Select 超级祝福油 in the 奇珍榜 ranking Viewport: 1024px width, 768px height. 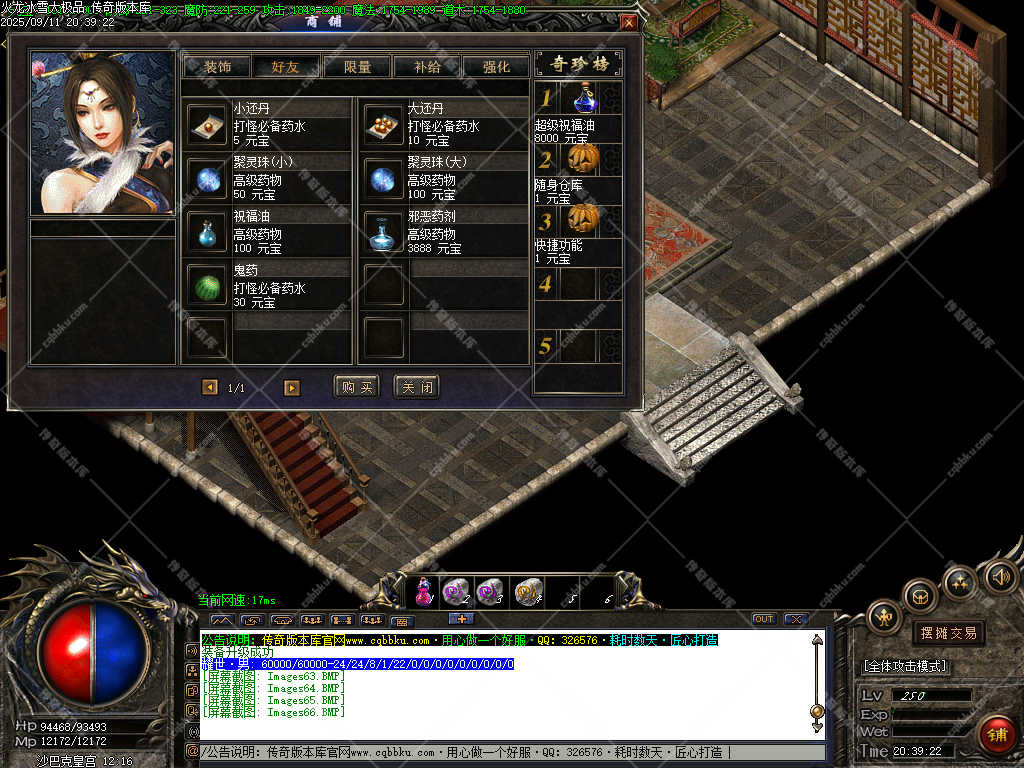click(584, 99)
